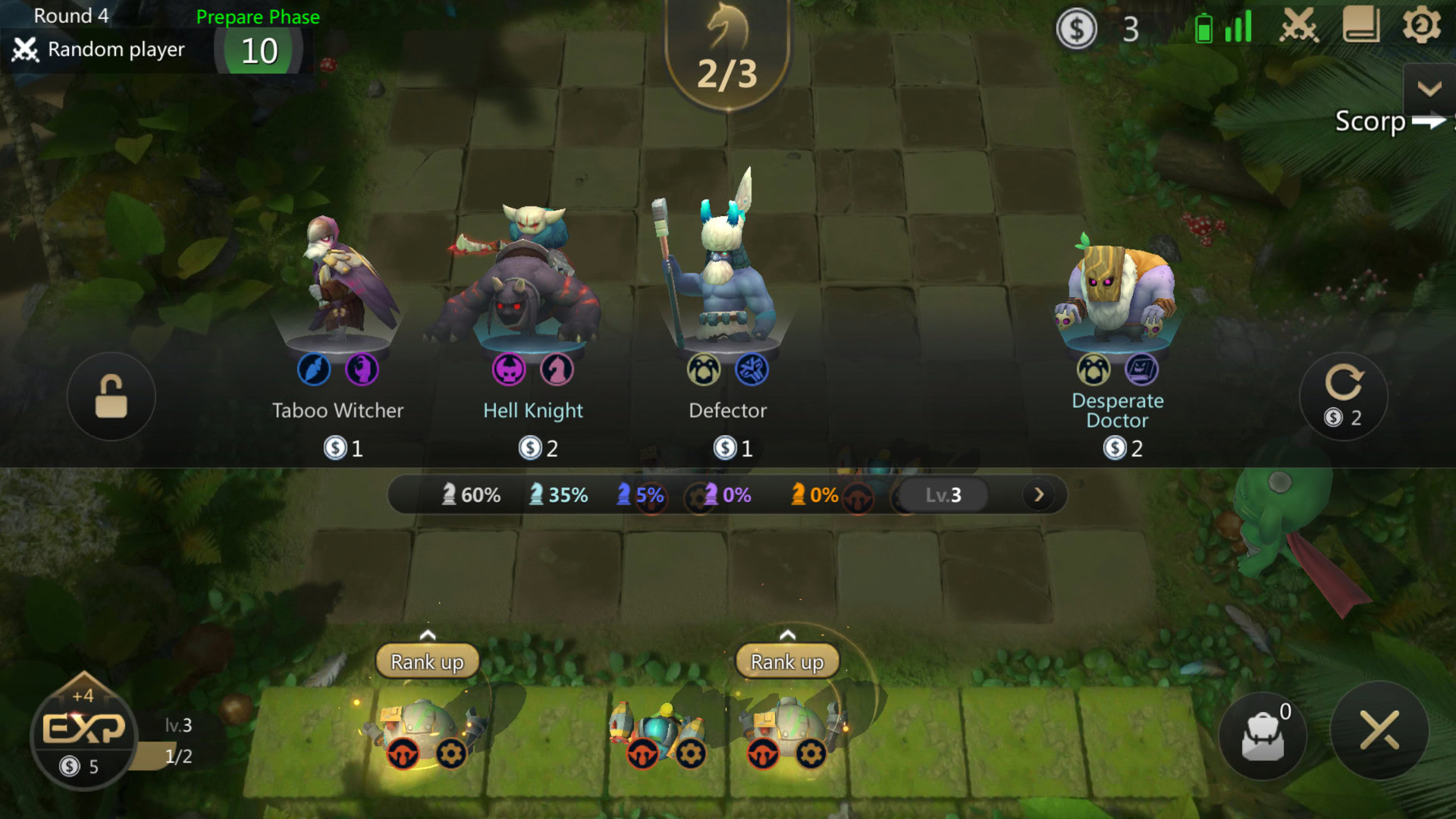The image size is (1456, 819).
Task: Expand the drop rate bar arrow
Action: coord(1039,495)
